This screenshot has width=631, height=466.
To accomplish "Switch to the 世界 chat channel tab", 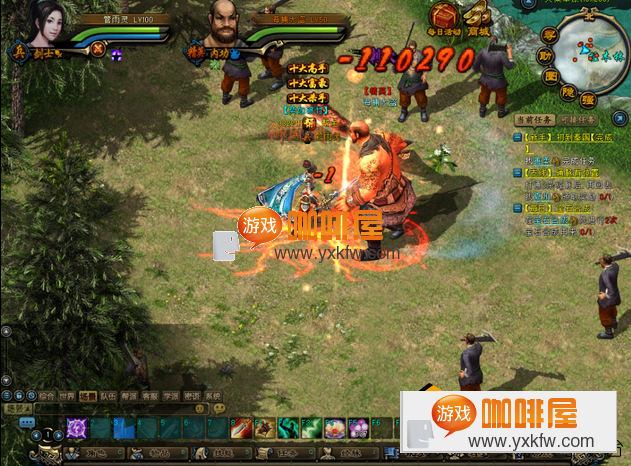I will (x=68, y=396).
